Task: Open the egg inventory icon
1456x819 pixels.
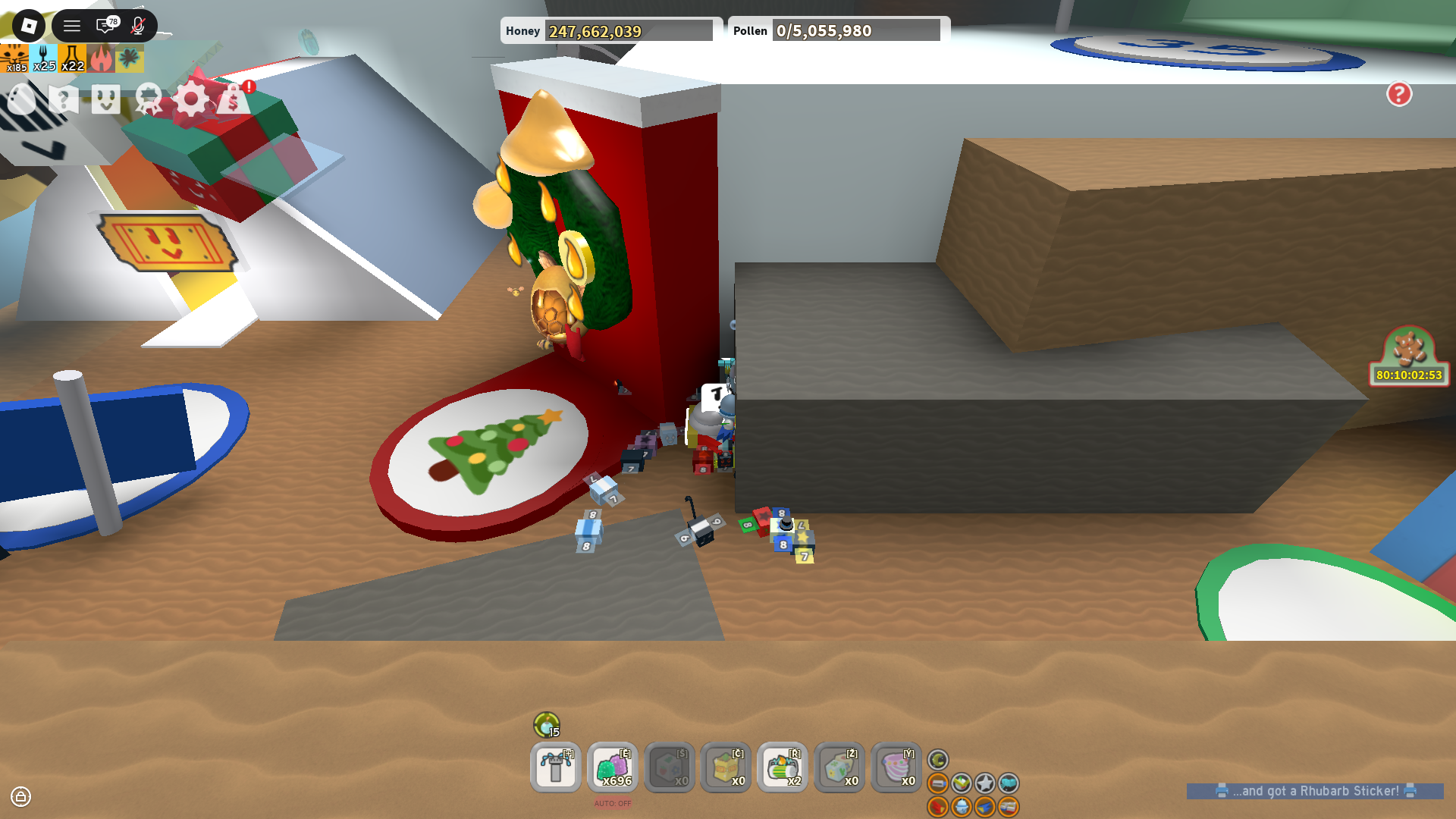Action: tap(21, 99)
